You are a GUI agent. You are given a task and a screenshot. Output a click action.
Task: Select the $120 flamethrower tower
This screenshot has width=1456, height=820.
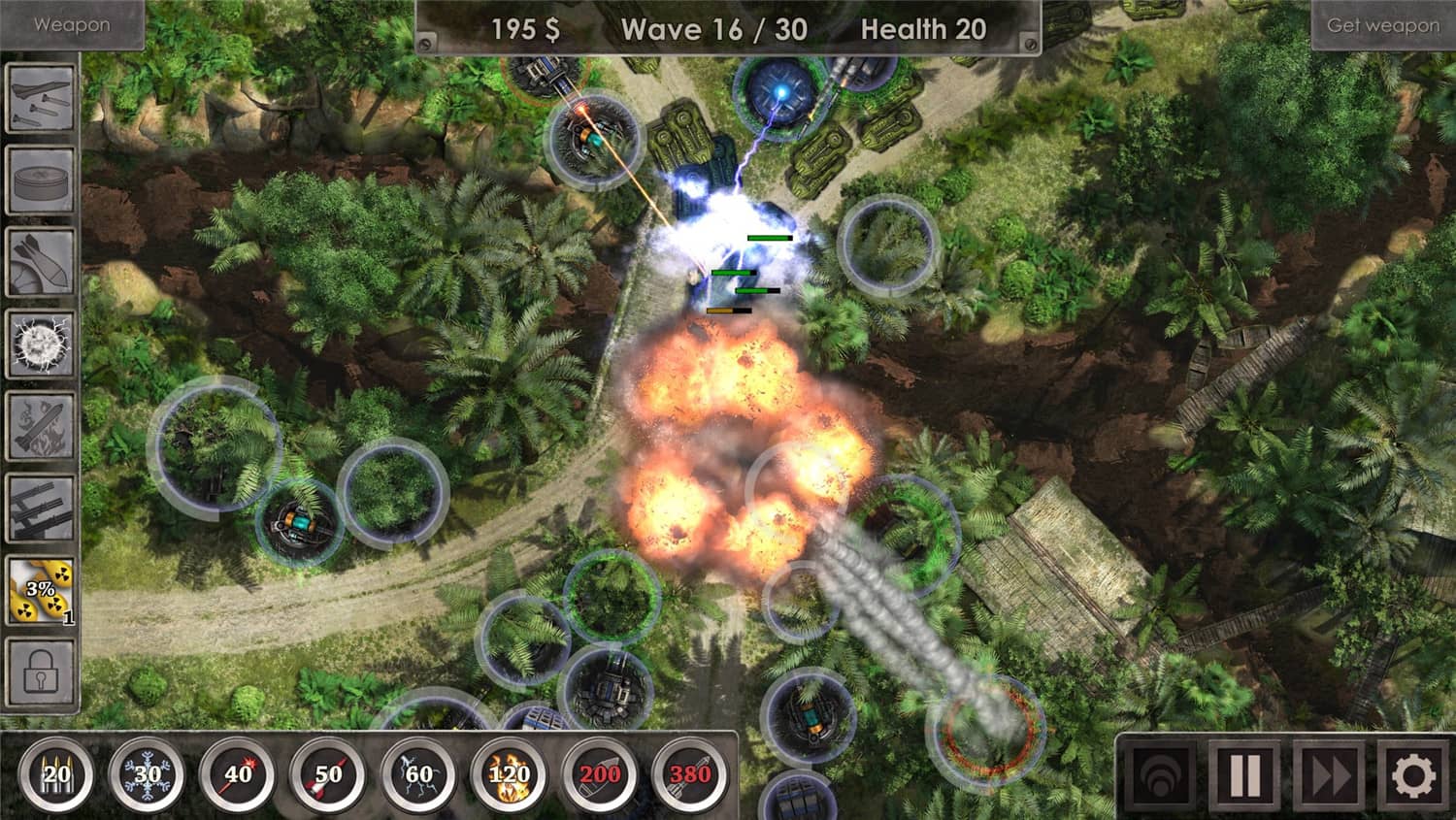click(505, 771)
